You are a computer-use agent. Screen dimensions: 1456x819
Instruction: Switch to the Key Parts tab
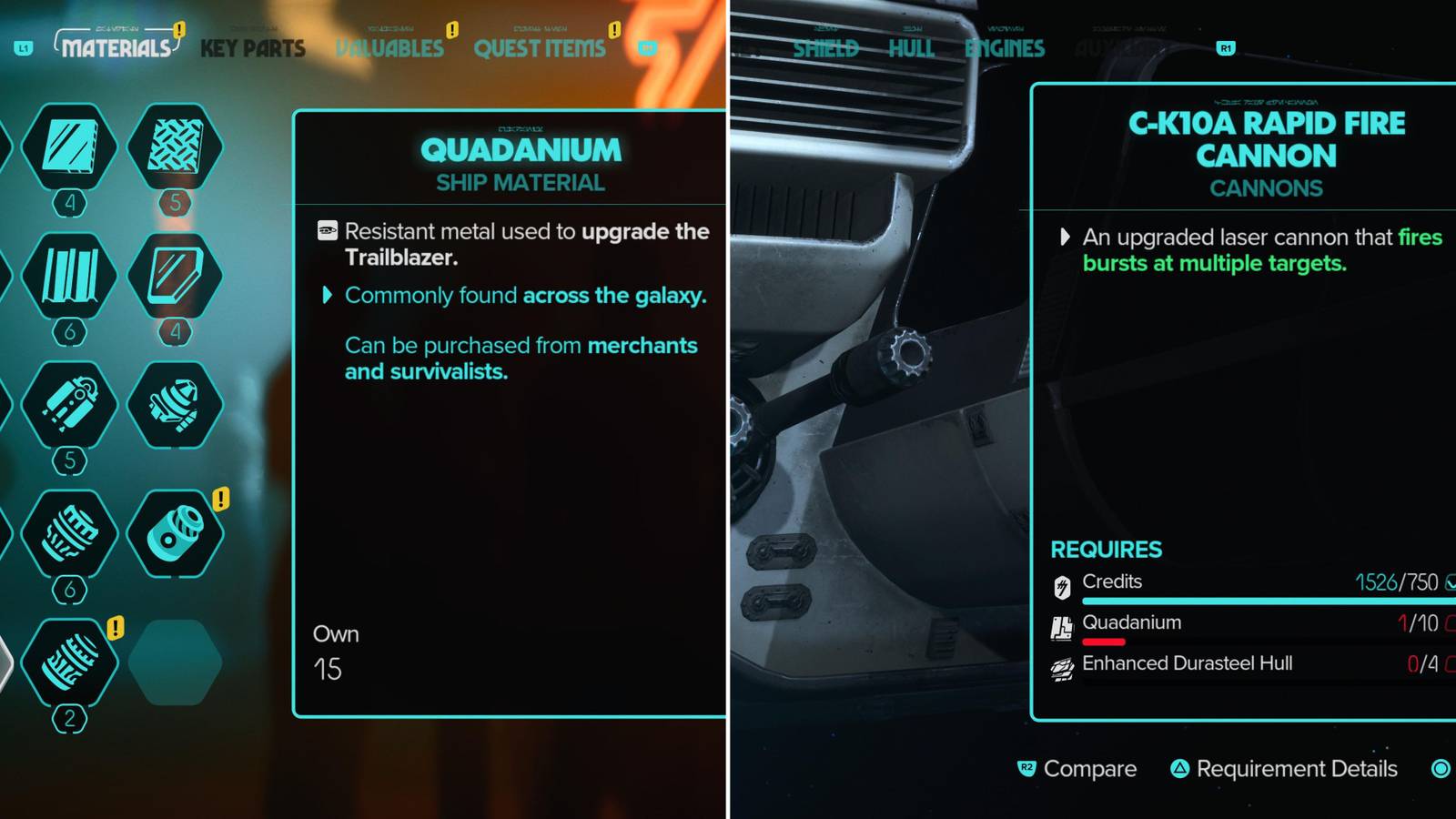(252, 49)
